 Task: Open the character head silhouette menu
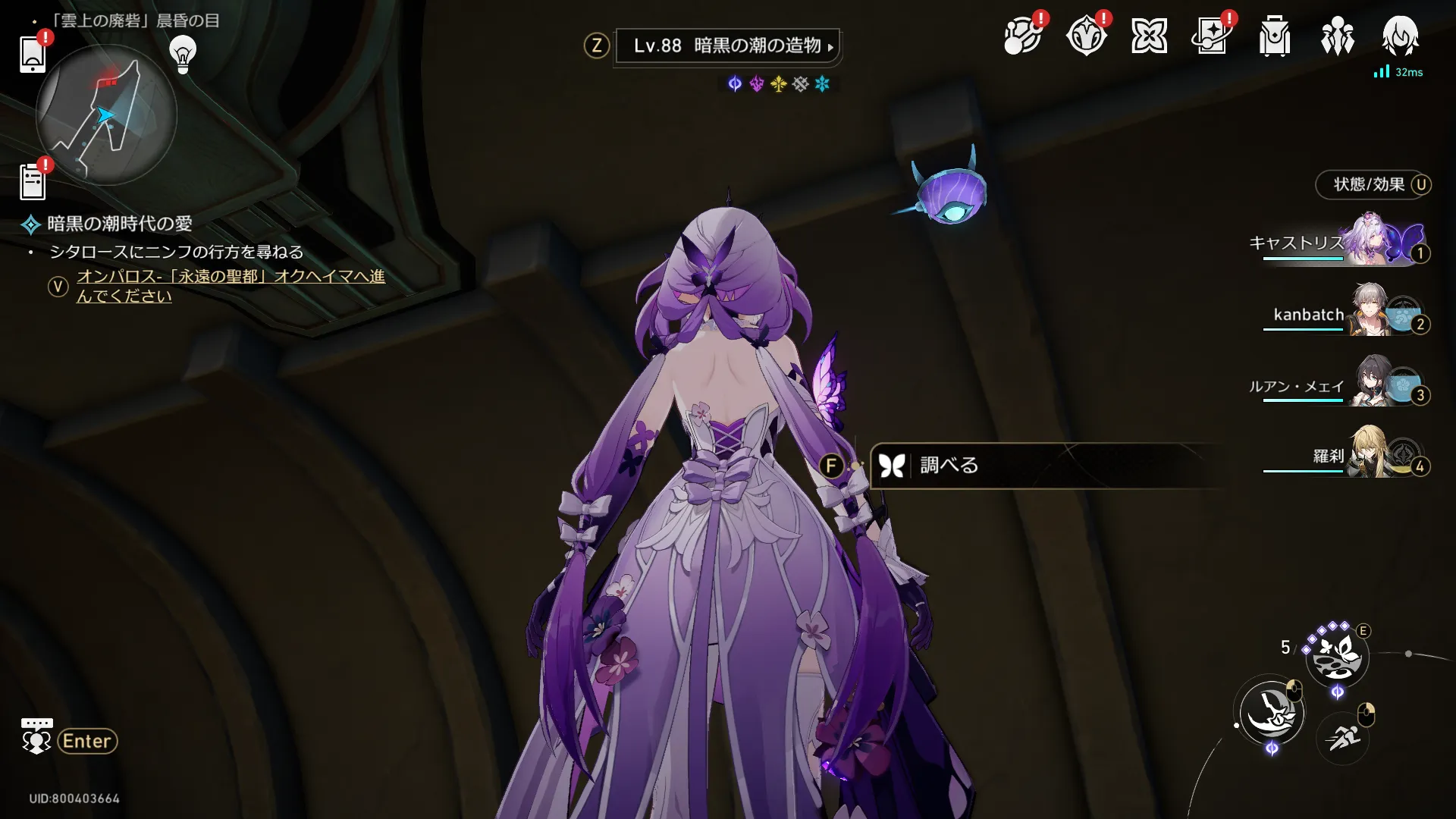coord(1399,36)
